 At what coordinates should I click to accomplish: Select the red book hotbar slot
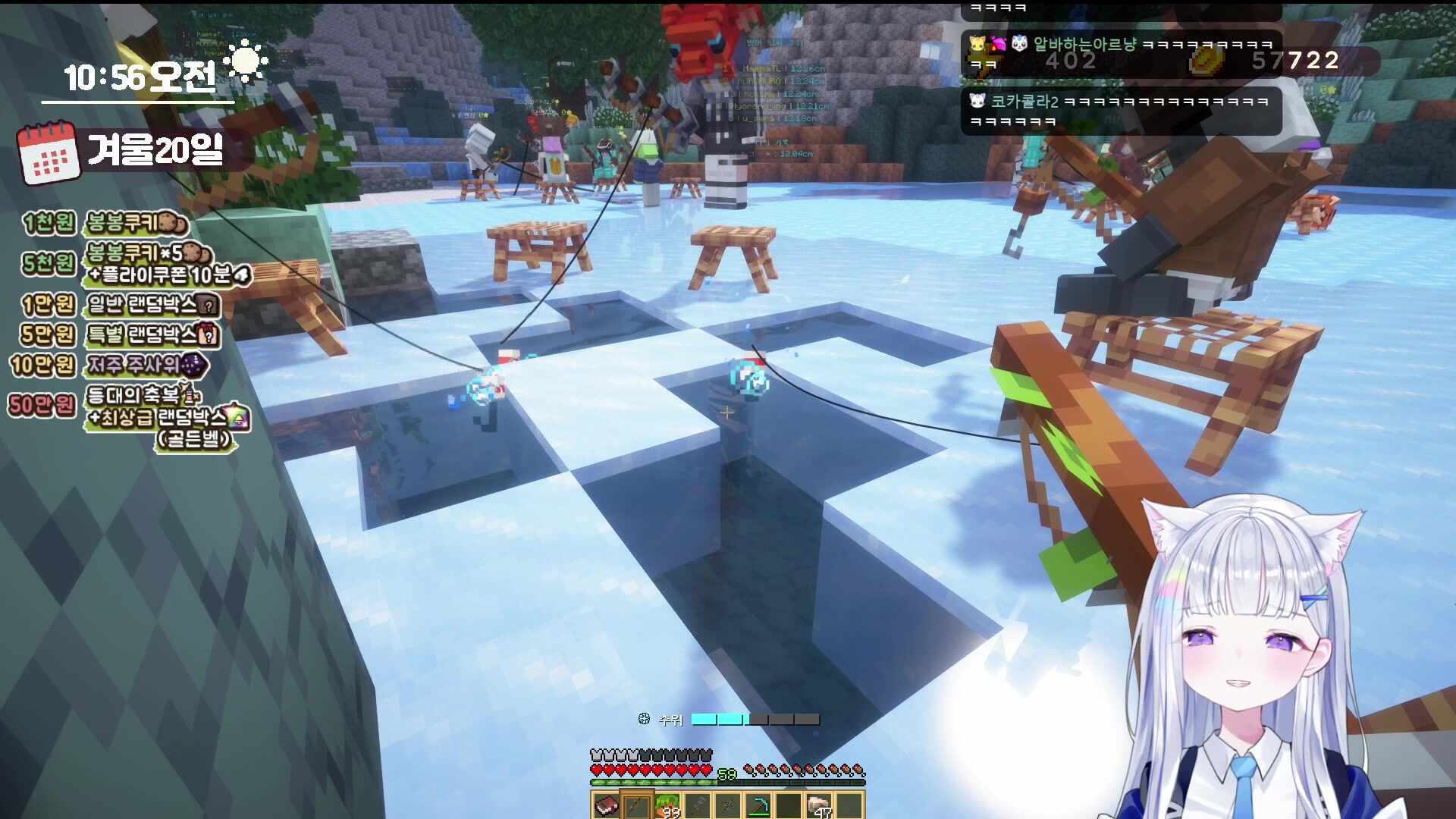click(x=606, y=805)
